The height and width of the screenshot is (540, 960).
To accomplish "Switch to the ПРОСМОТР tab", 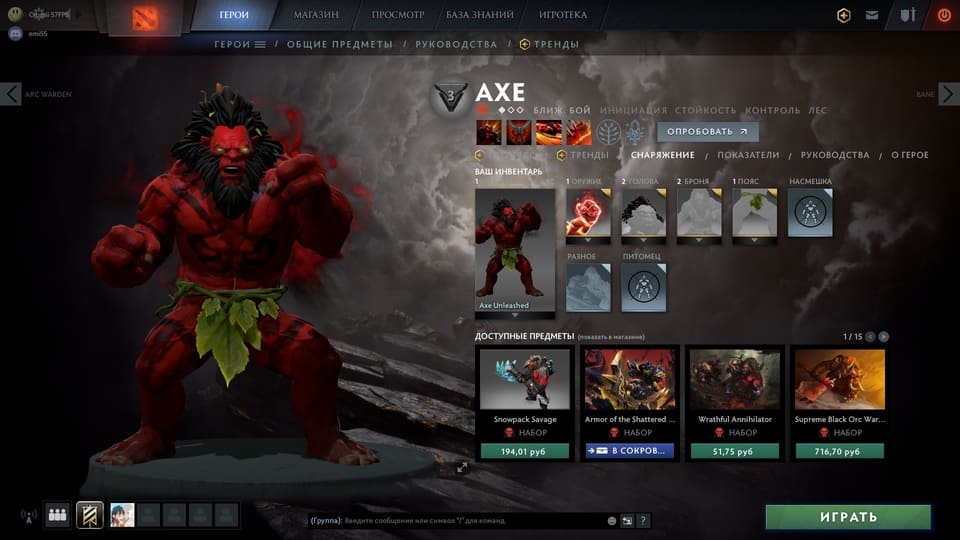I will (x=398, y=15).
